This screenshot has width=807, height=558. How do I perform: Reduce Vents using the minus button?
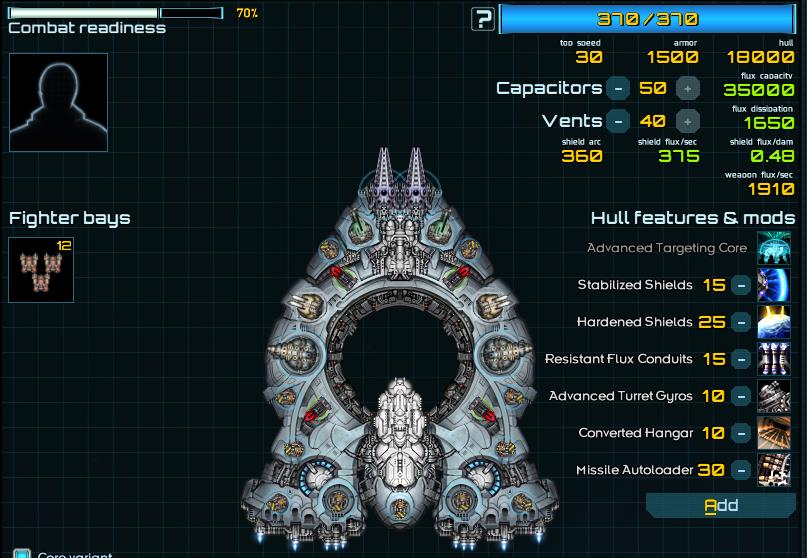click(x=619, y=121)
